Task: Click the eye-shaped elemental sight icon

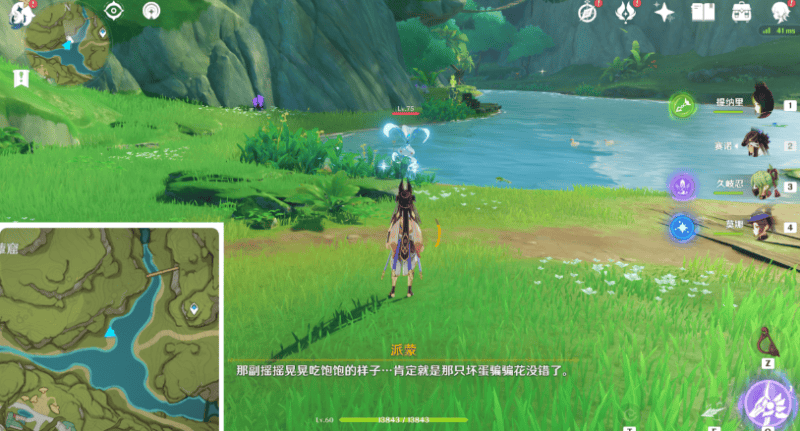Action: [x=113, y=12]
